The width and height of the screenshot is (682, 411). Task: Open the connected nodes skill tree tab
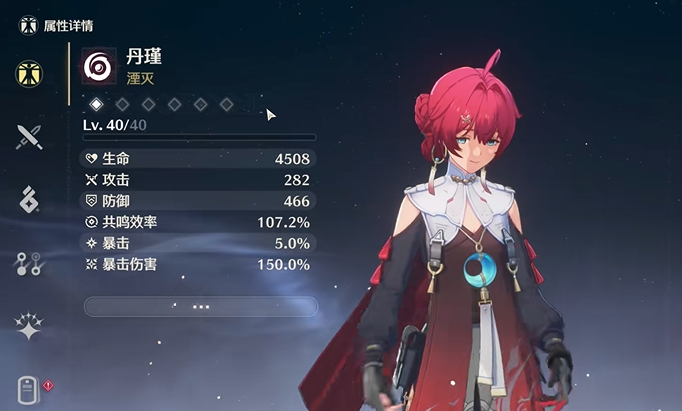coord(29,263)
